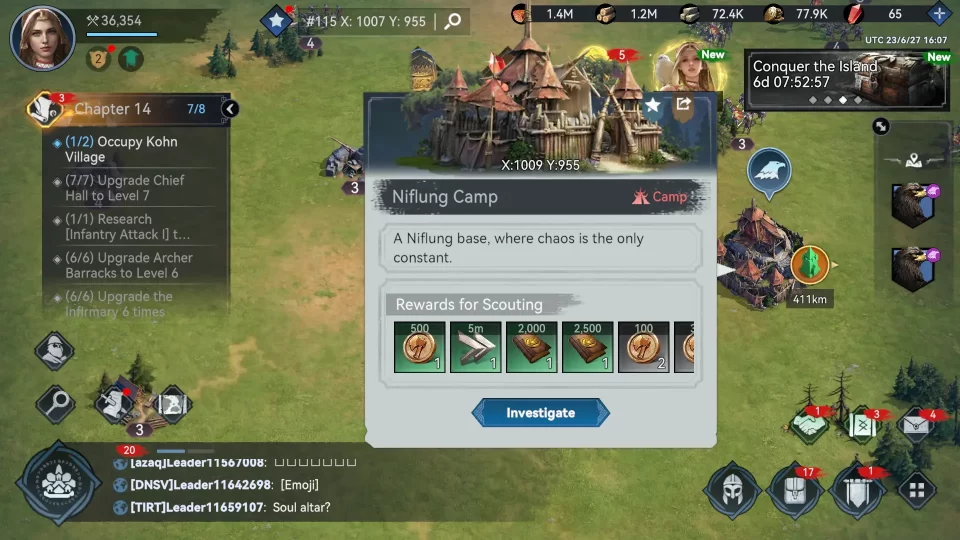Select the 2,000 book scouting reward
Image resolution: width=960 pixels, height=540 pixels.
click(531, 347)
